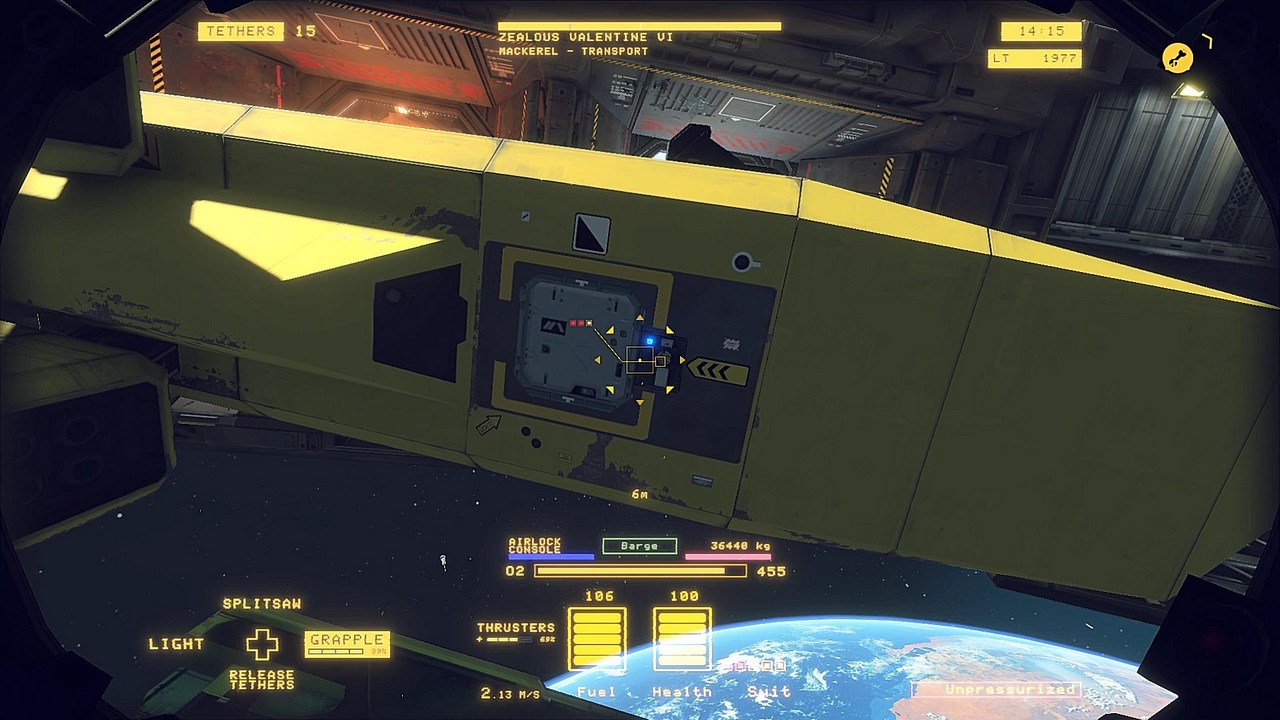
Task: Click the yellow wrench icon
Action: coord(1178,58)
